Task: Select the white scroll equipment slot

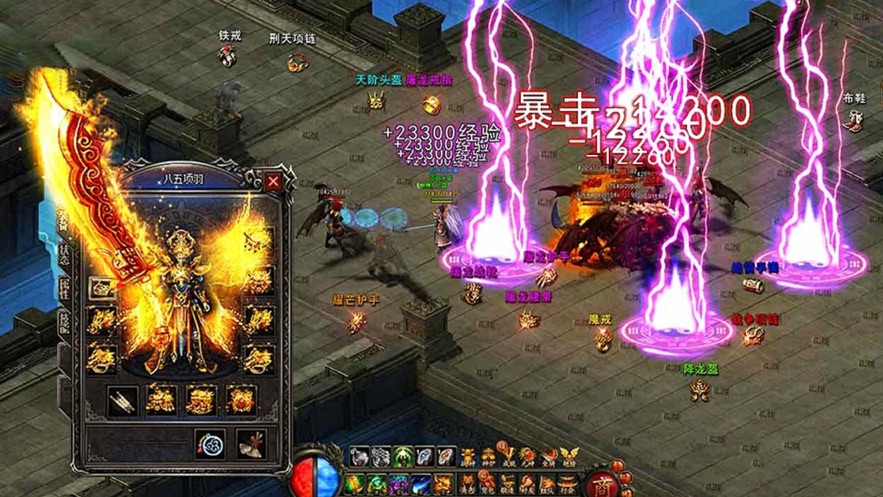Action: 120,400
